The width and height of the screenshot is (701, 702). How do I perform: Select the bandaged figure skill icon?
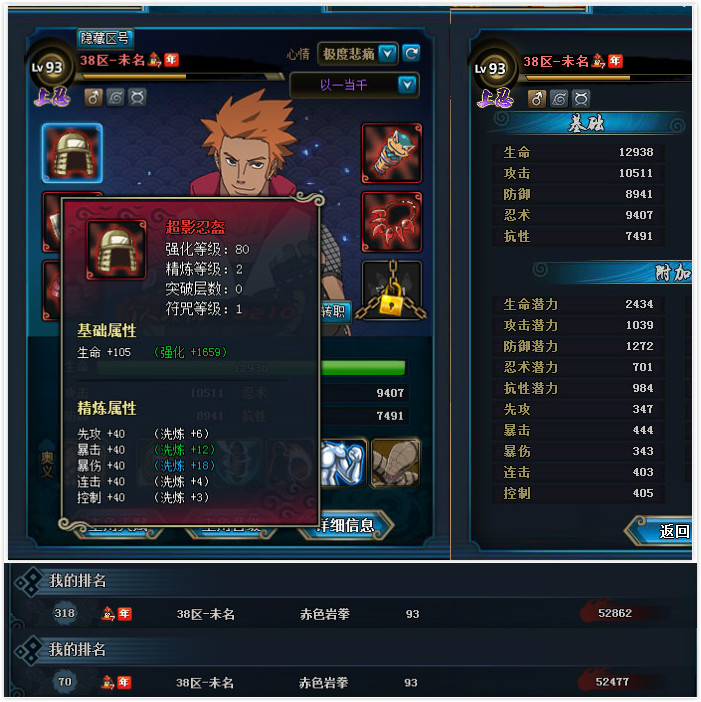[x=396, y=463]
